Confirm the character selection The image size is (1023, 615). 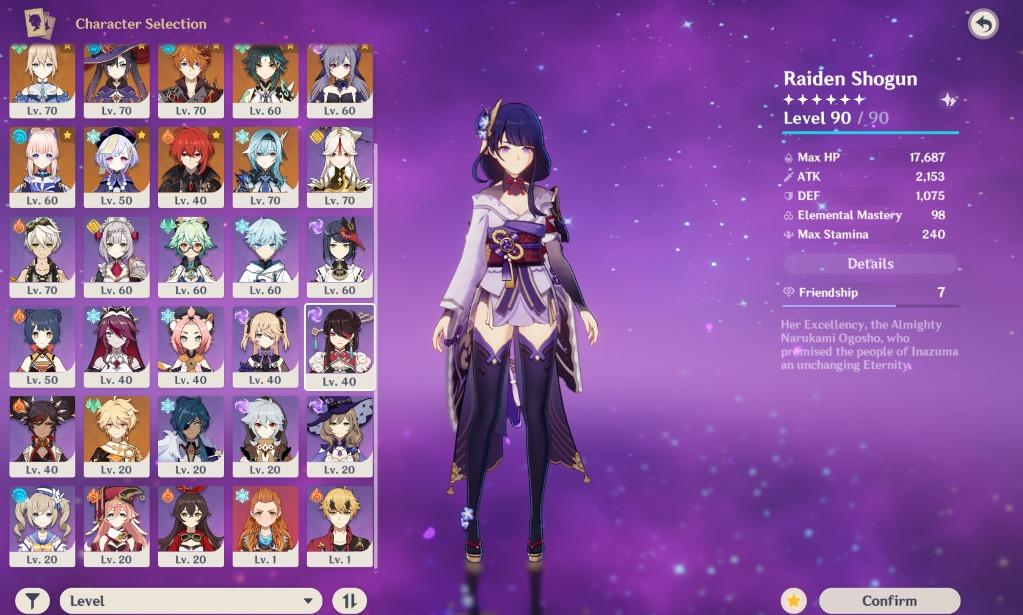889,600
